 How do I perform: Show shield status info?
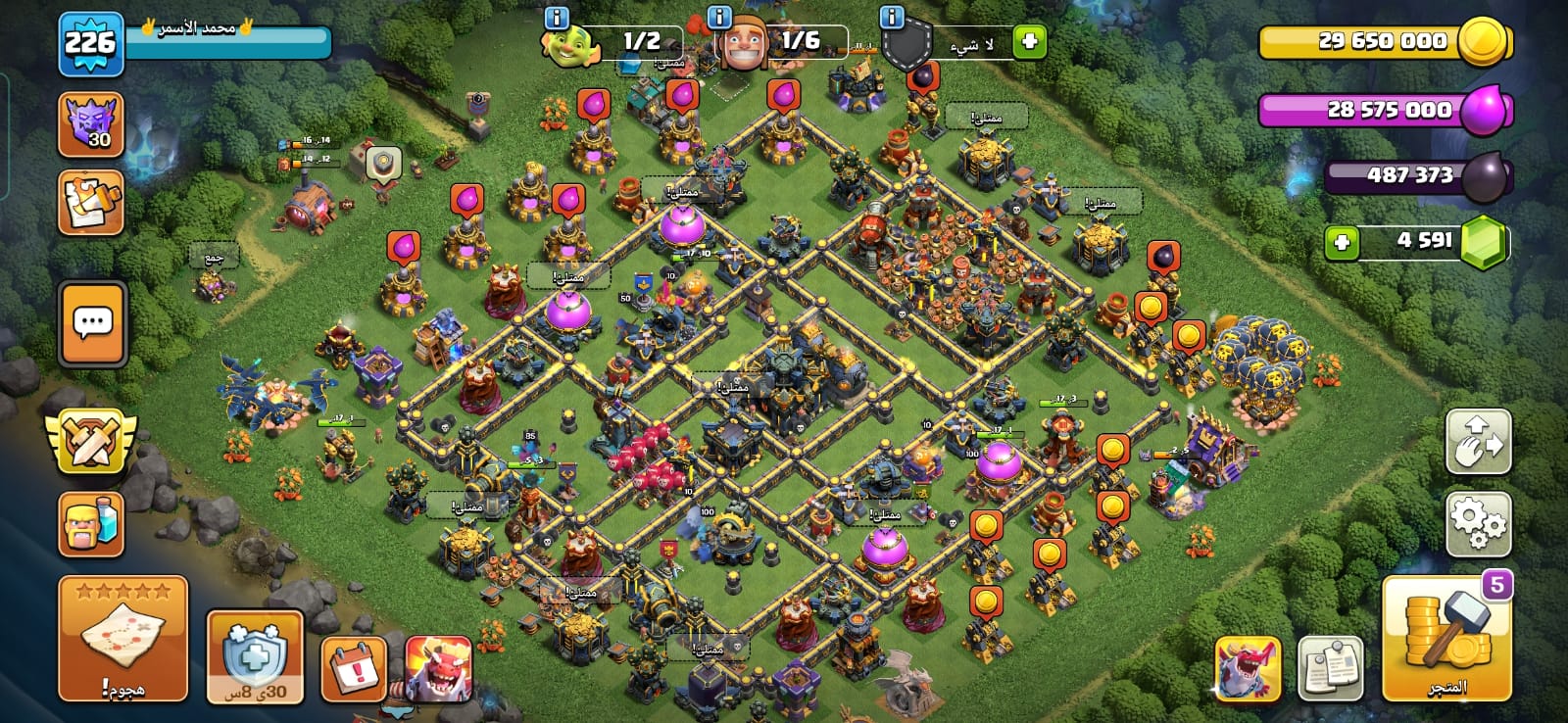point(892,18)
